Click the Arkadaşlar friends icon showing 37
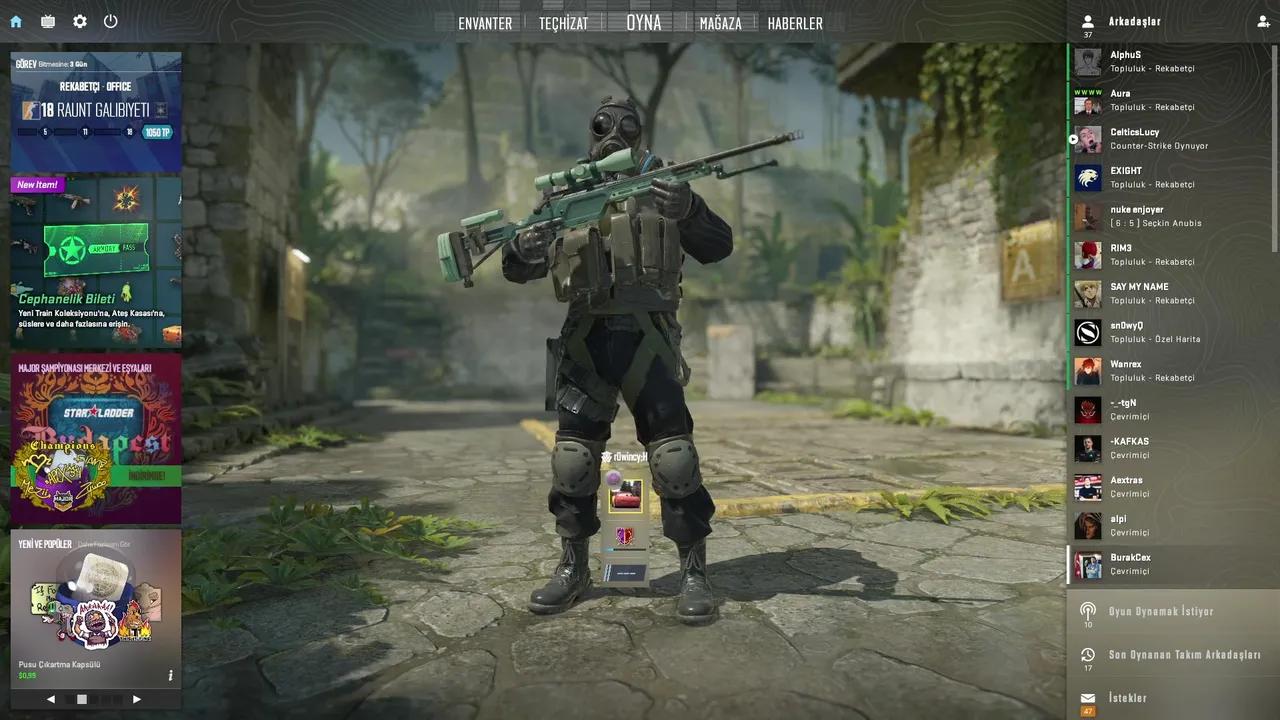This screenshot has width=1280, height=720. [1087, 21]
